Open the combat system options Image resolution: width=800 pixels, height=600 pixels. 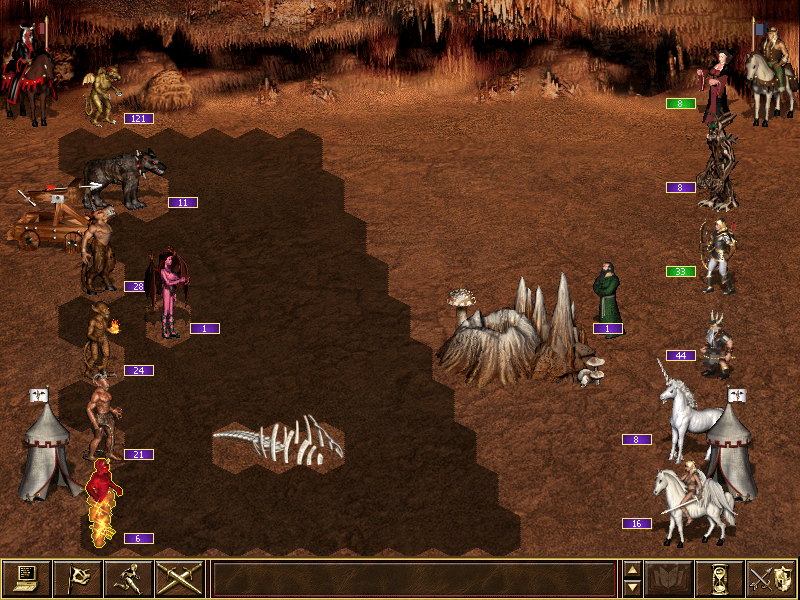coord(27,579)
